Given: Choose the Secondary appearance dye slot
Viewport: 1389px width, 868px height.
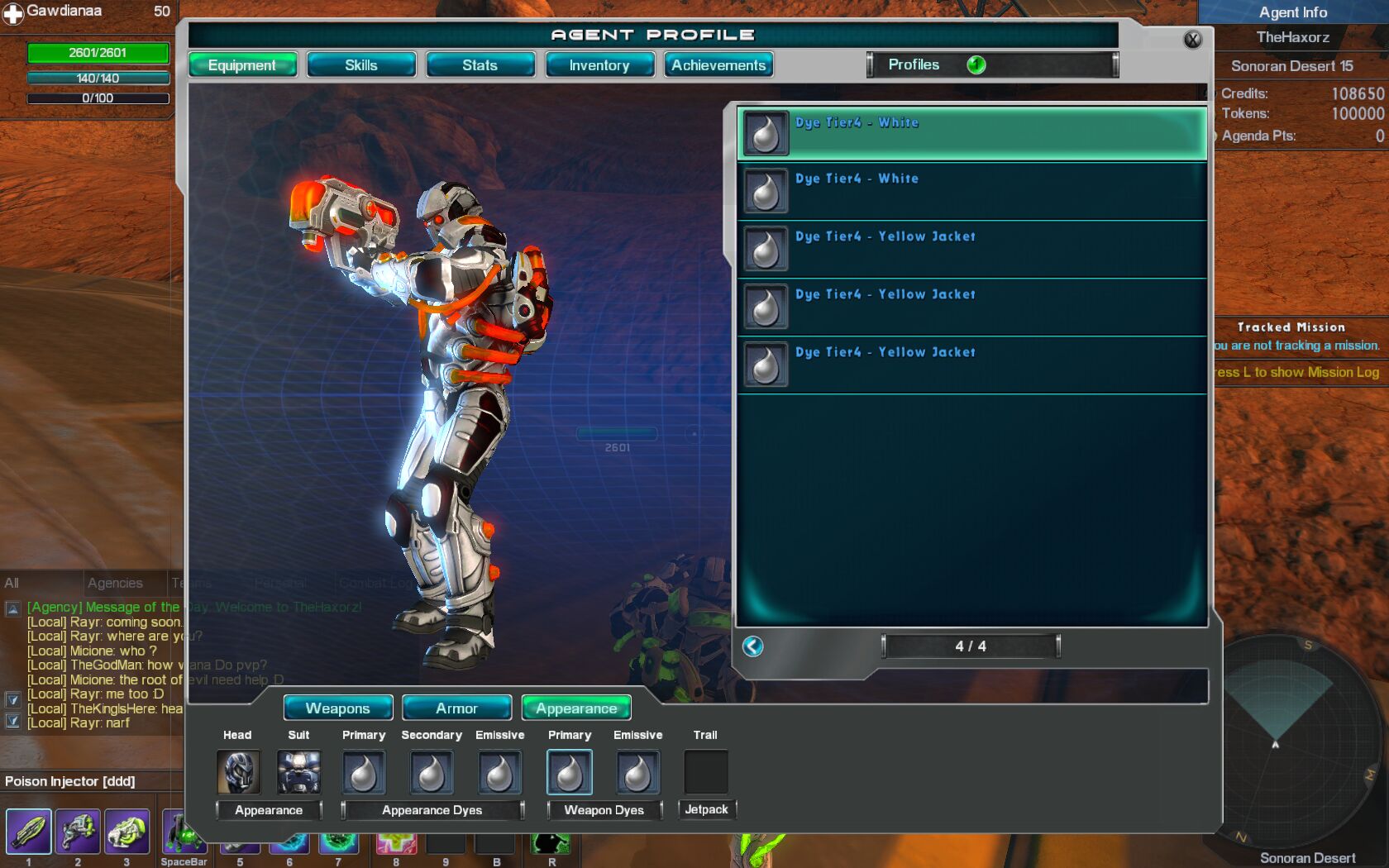Looking at the screenshot, I should (x=432, y=772).
